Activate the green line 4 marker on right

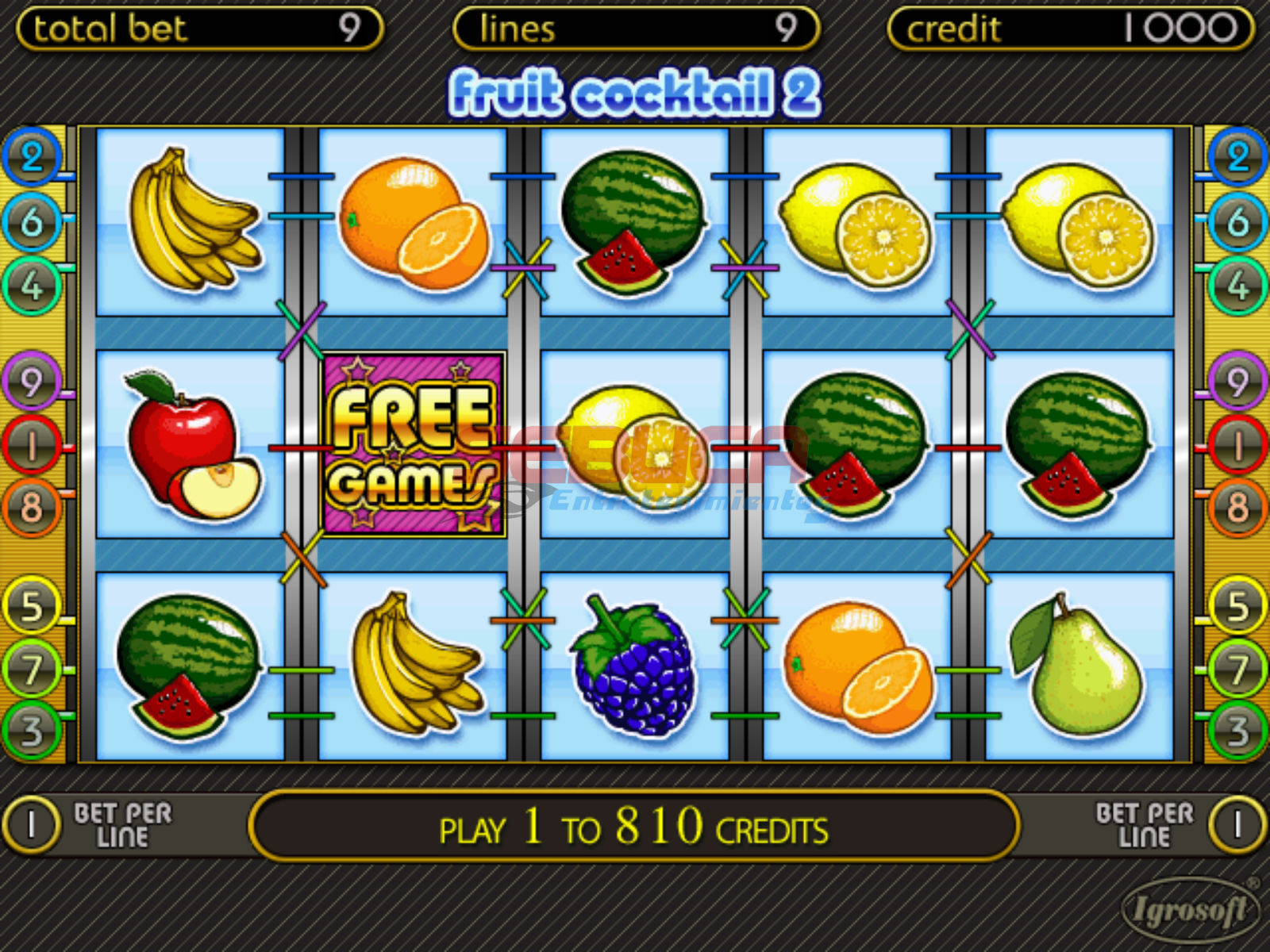1237,286
